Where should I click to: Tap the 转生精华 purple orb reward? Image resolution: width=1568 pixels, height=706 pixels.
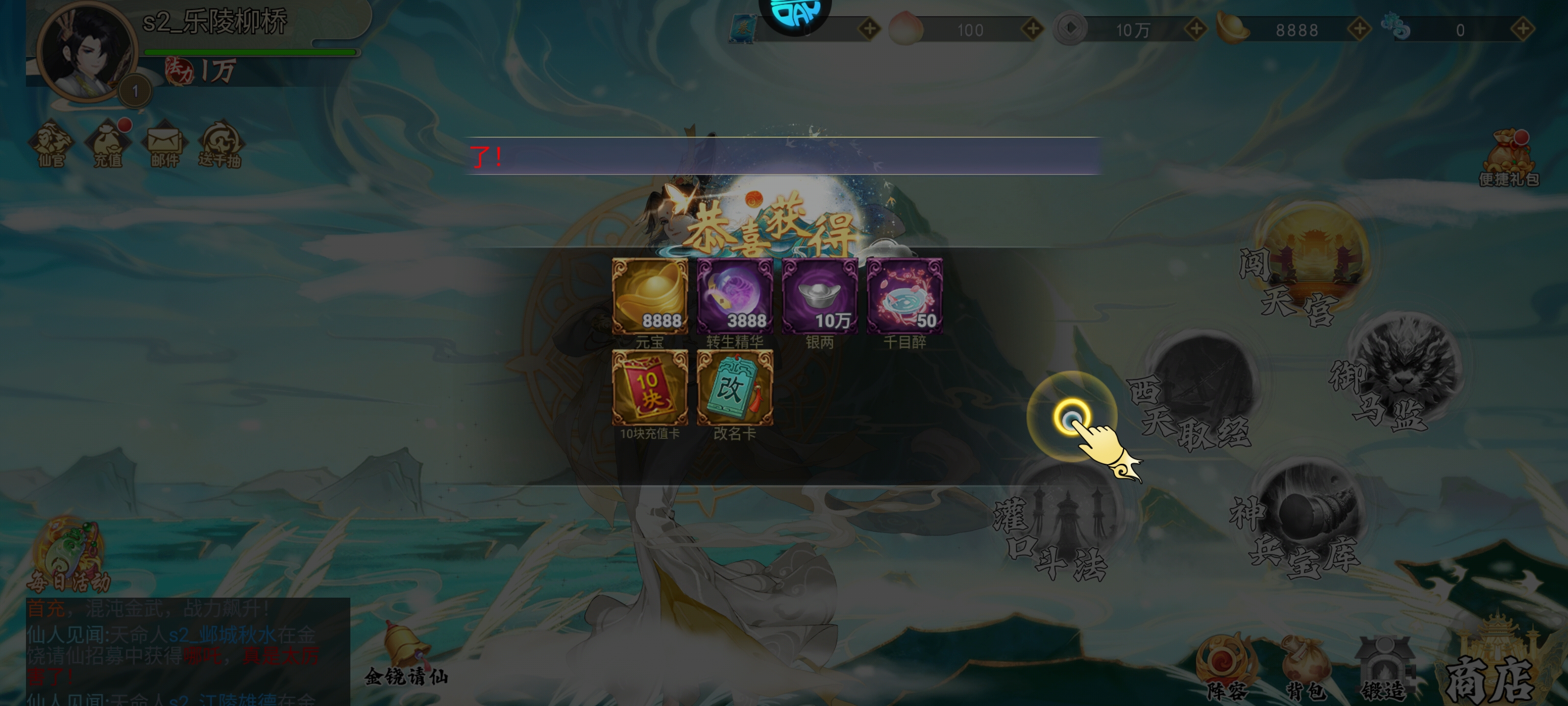tap(735, 296)
